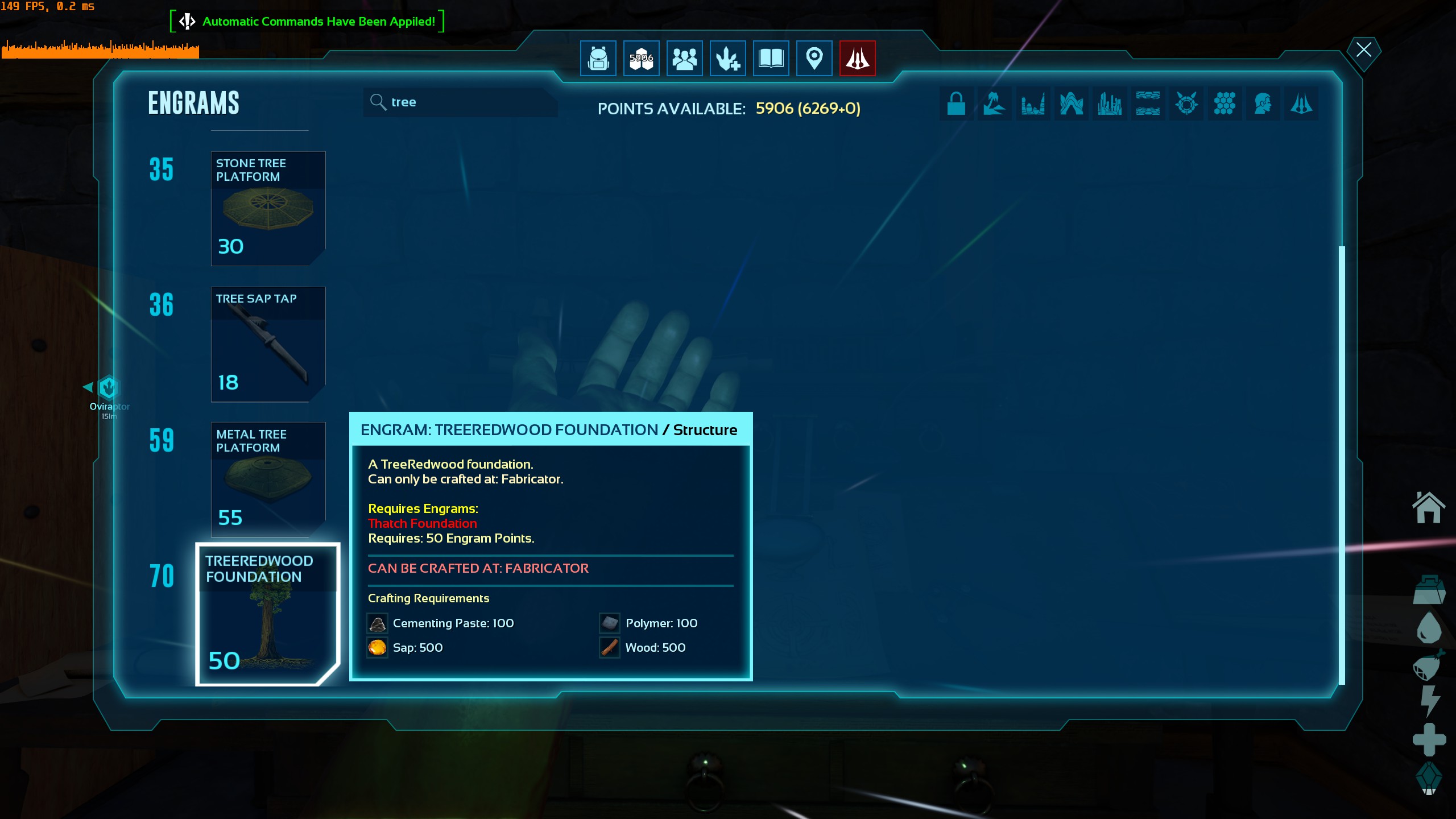Open the dino claw plus tab
This screenshot has height=819, width=1456.
click(x=727, y=58)
